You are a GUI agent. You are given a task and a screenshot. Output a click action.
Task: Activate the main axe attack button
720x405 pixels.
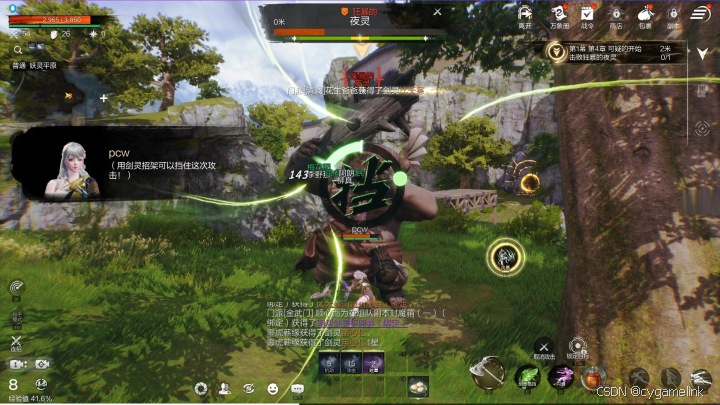(x=489, y=373)
